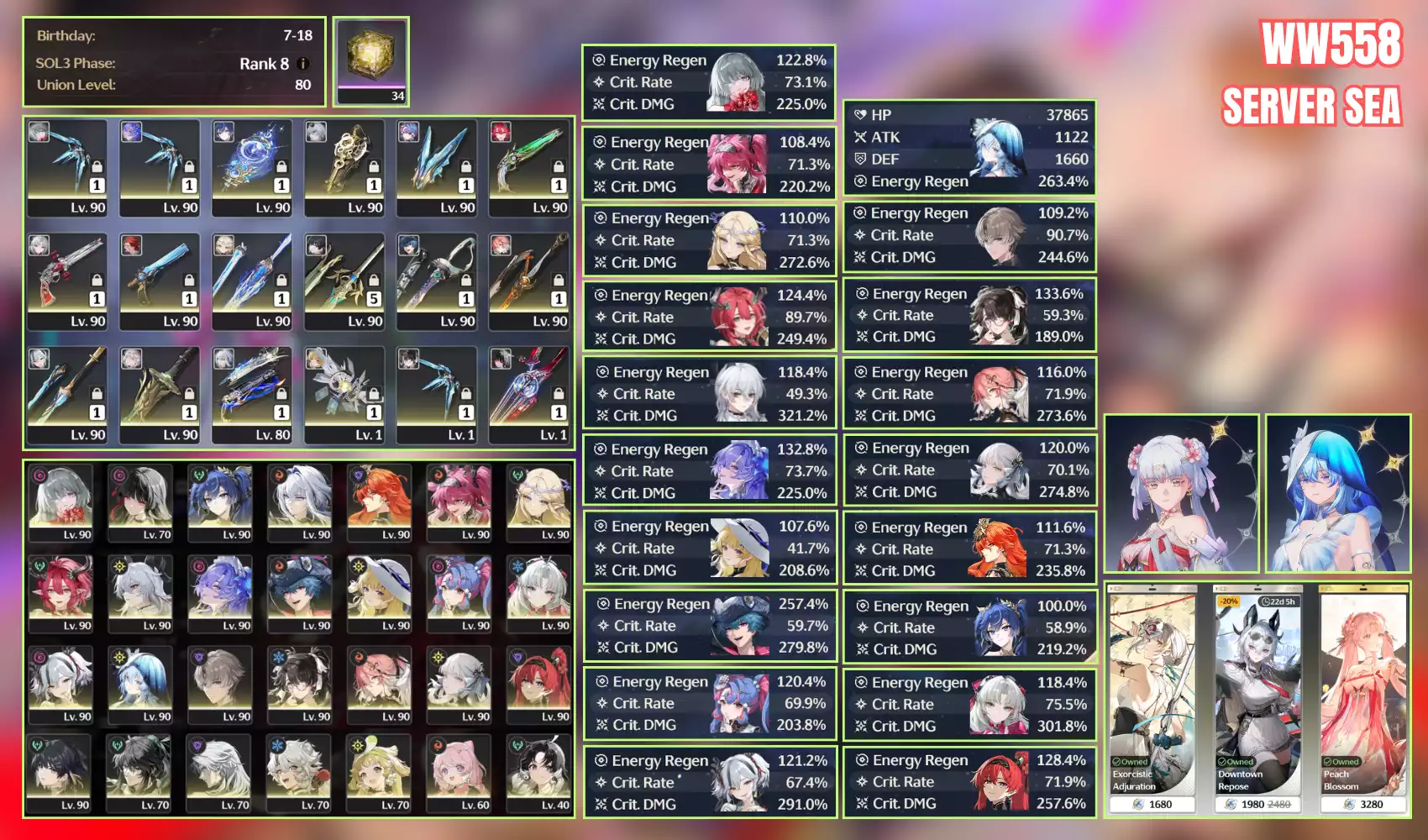
Task: Select the Lunite cube item showing 34
Action: (x=370, y=55)
